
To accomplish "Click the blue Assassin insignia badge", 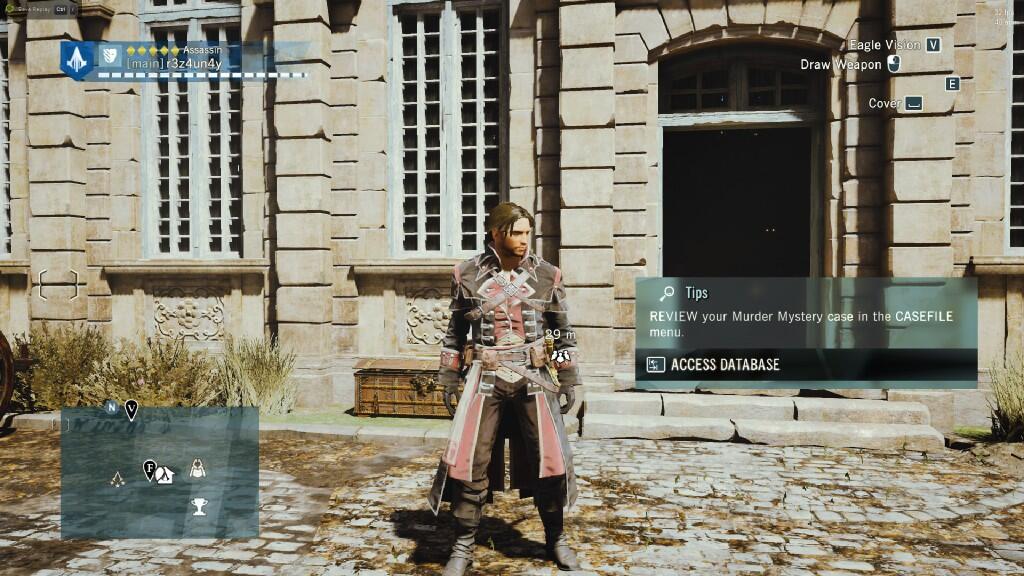I will 76,60.
